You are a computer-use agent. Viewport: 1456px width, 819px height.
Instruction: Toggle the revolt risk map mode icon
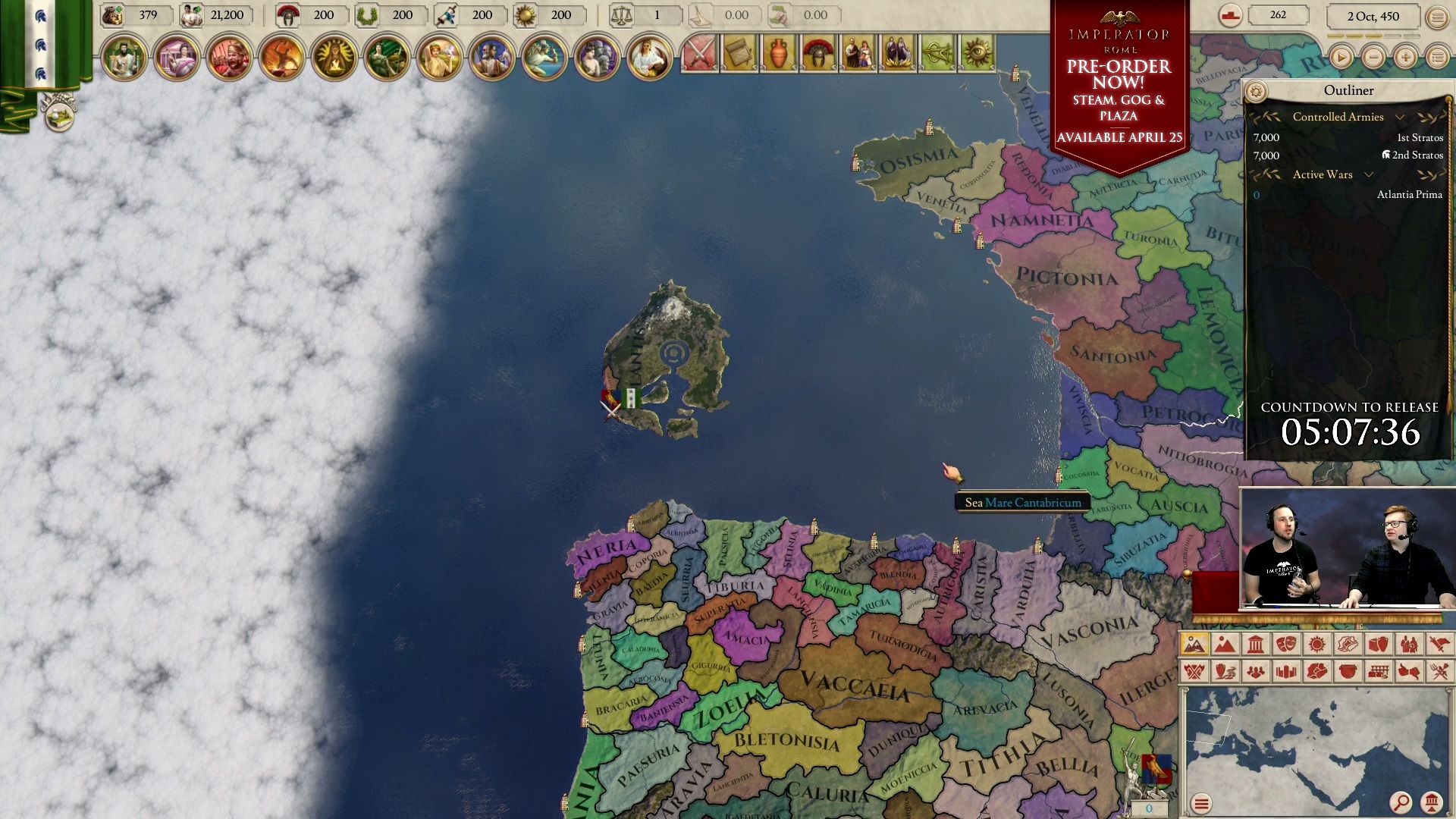pyautogui.click(x=1194, y=673)
